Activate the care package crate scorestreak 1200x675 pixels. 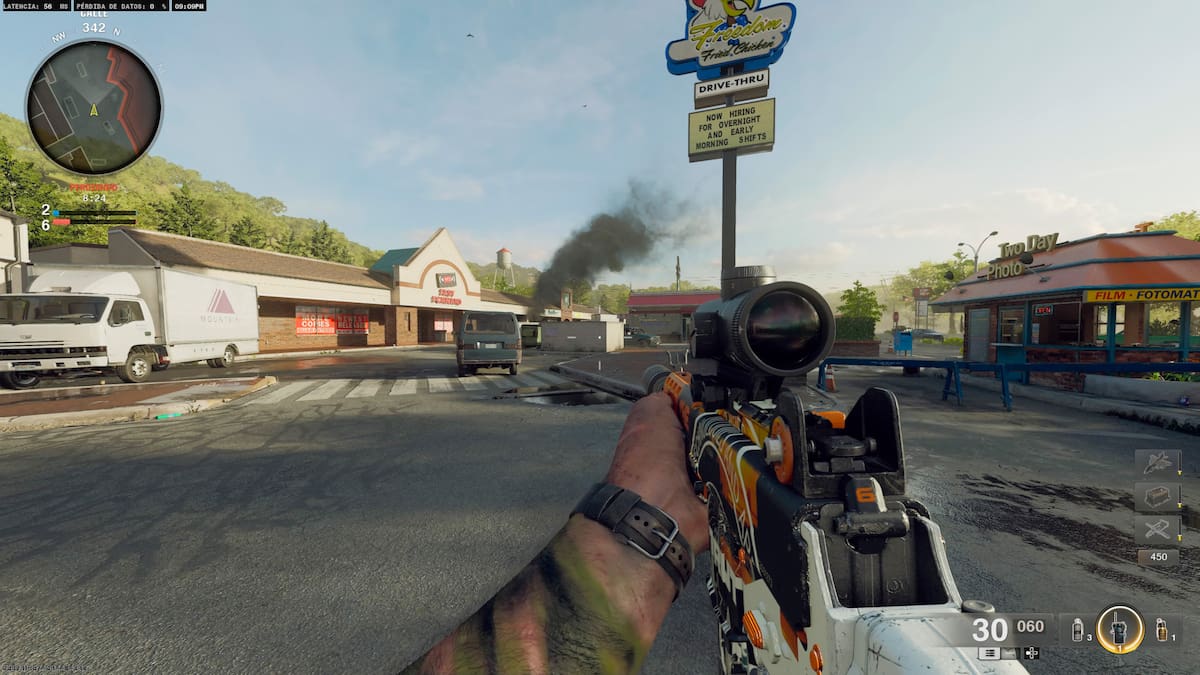tap(1157, 496)
